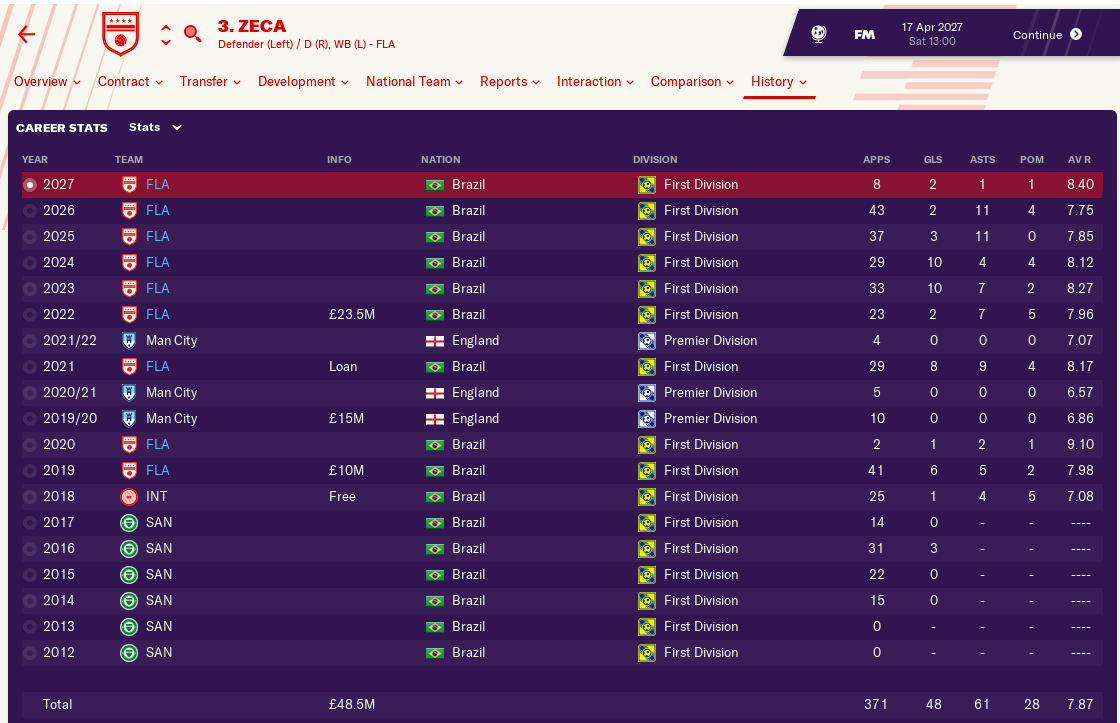The image size is (1120, 723).
Task: Sort career stats by AV R column
Action: (1079, 160)
